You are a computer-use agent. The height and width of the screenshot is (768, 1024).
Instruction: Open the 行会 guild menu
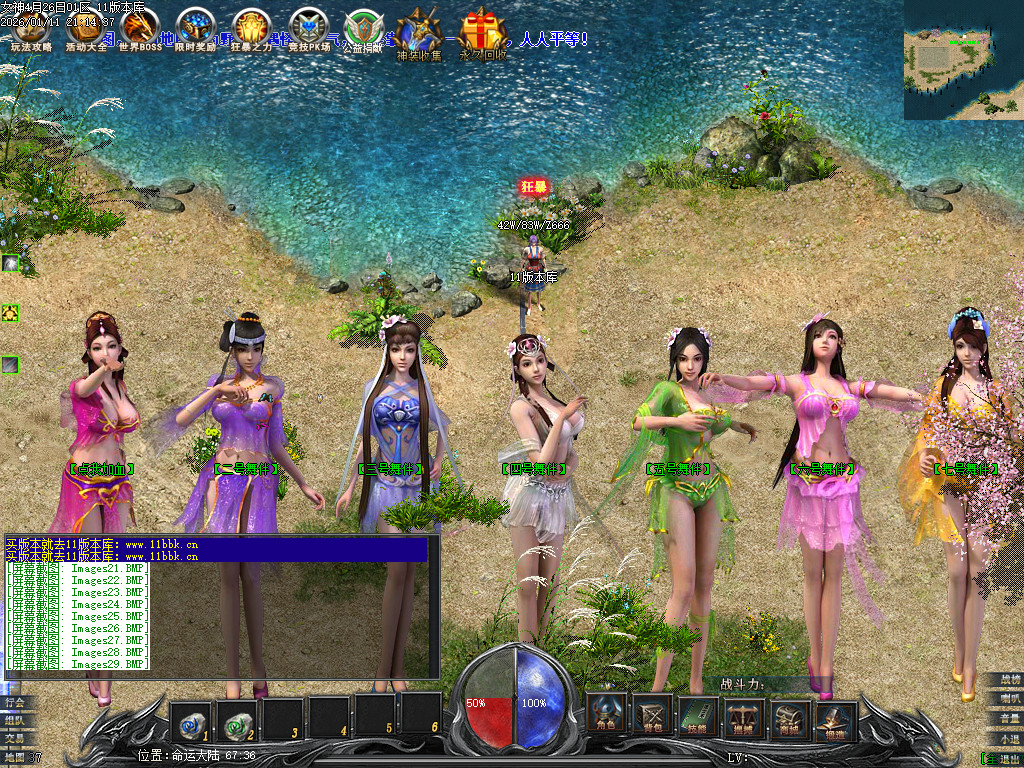[x=17, y=702]
